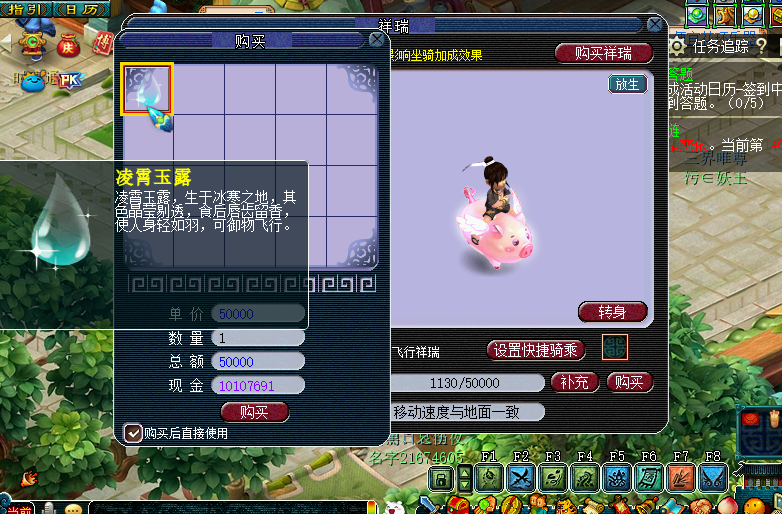Click 设置快捷骑乘 quick-ride button
Screen dimensions: 782x514
(x=536, y=350)
